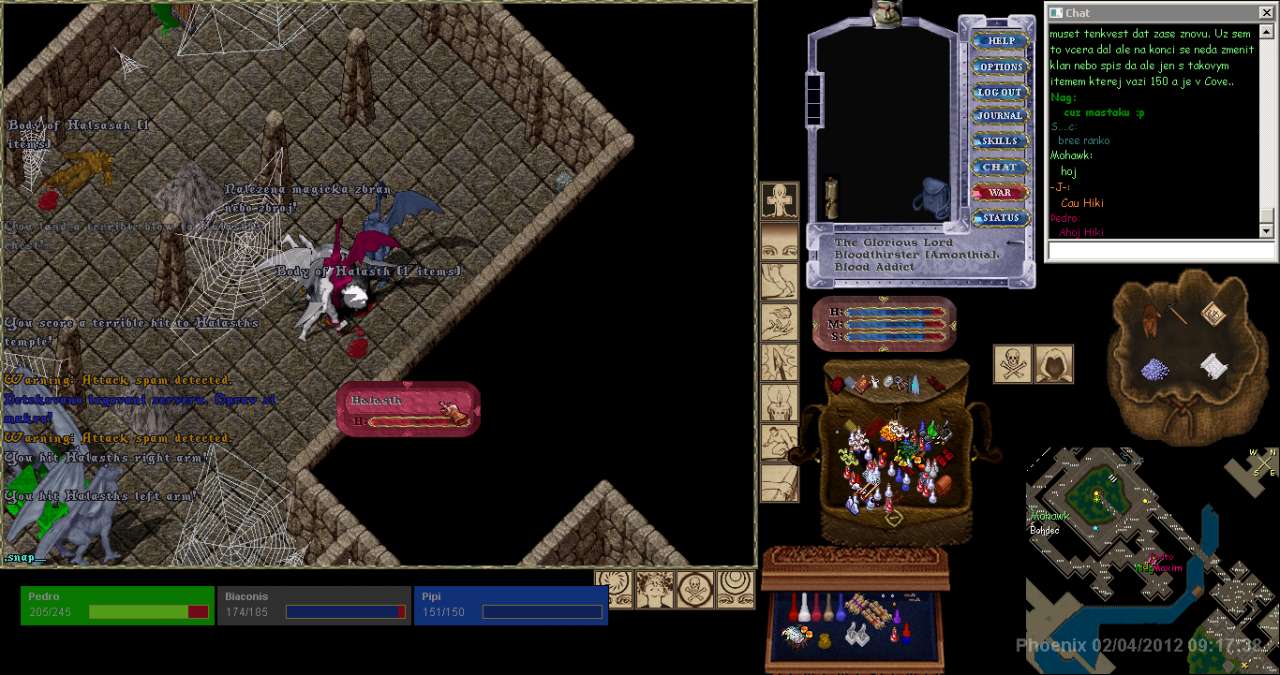Select Pipi's party status bar
The height and width of the screenshot is (675, 1280).
[510, 605]
